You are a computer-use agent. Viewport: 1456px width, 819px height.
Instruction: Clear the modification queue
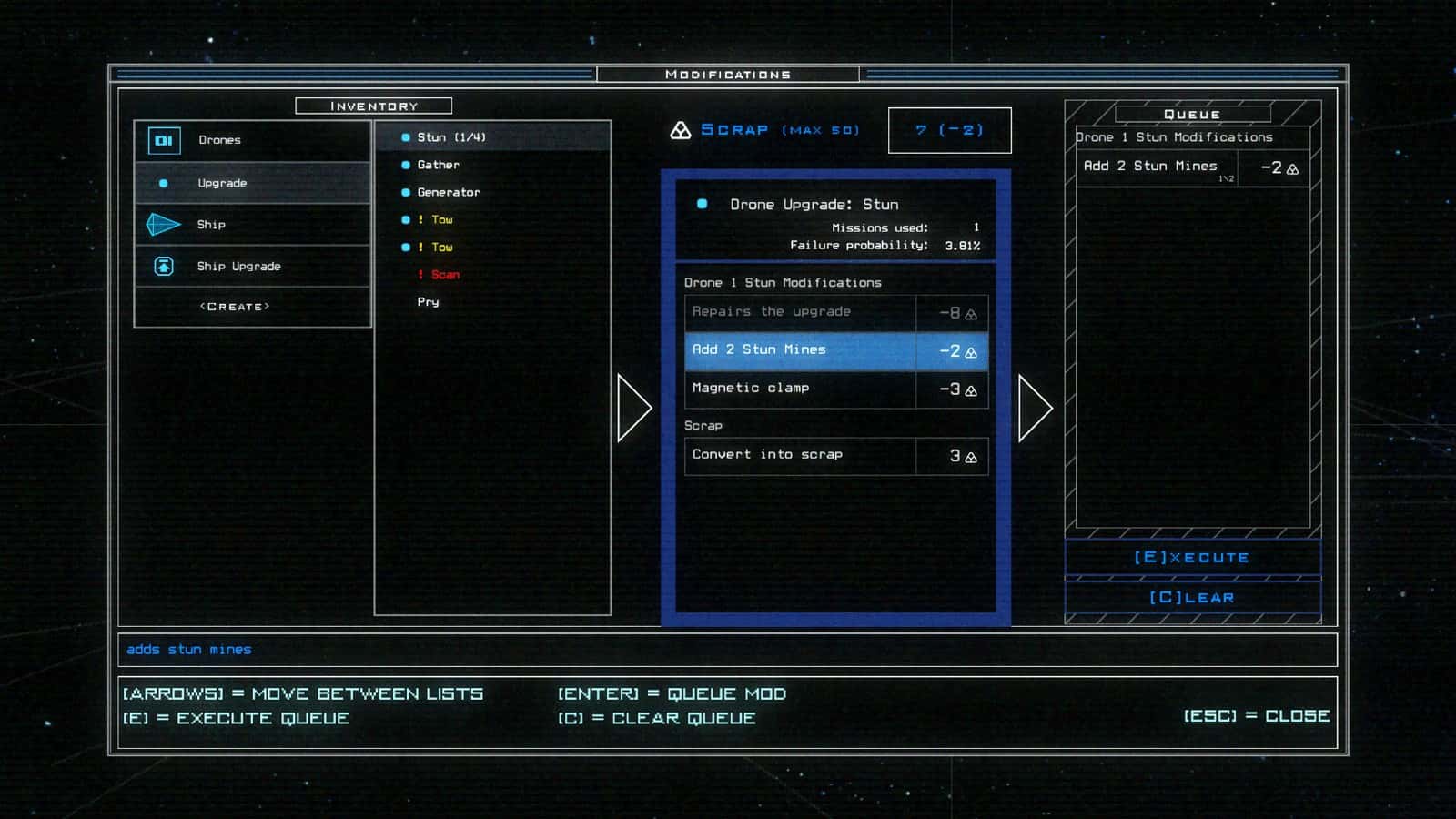tap(1192, 598)
